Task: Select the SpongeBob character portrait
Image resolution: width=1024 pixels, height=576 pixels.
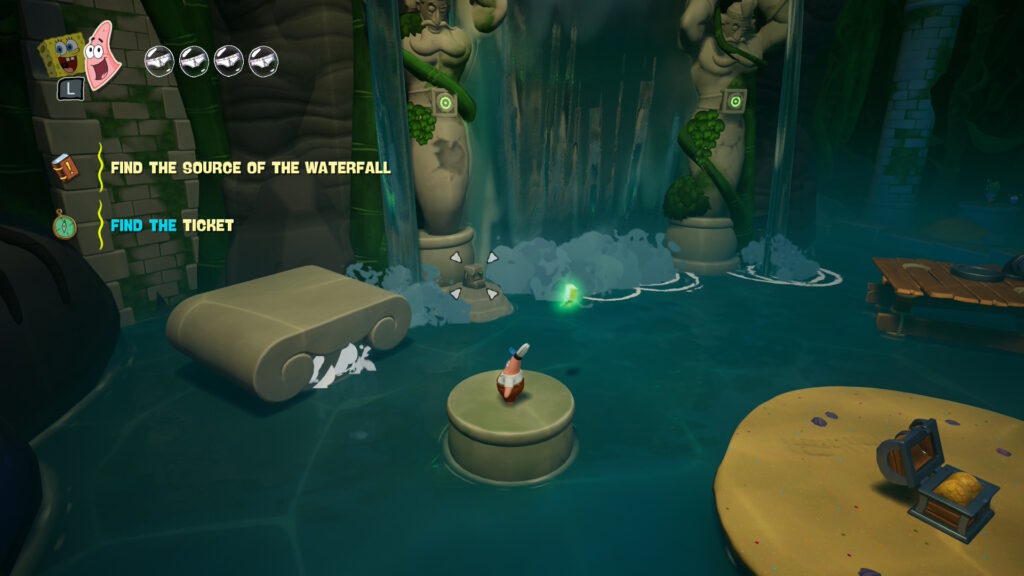Action: click(60, 55)
